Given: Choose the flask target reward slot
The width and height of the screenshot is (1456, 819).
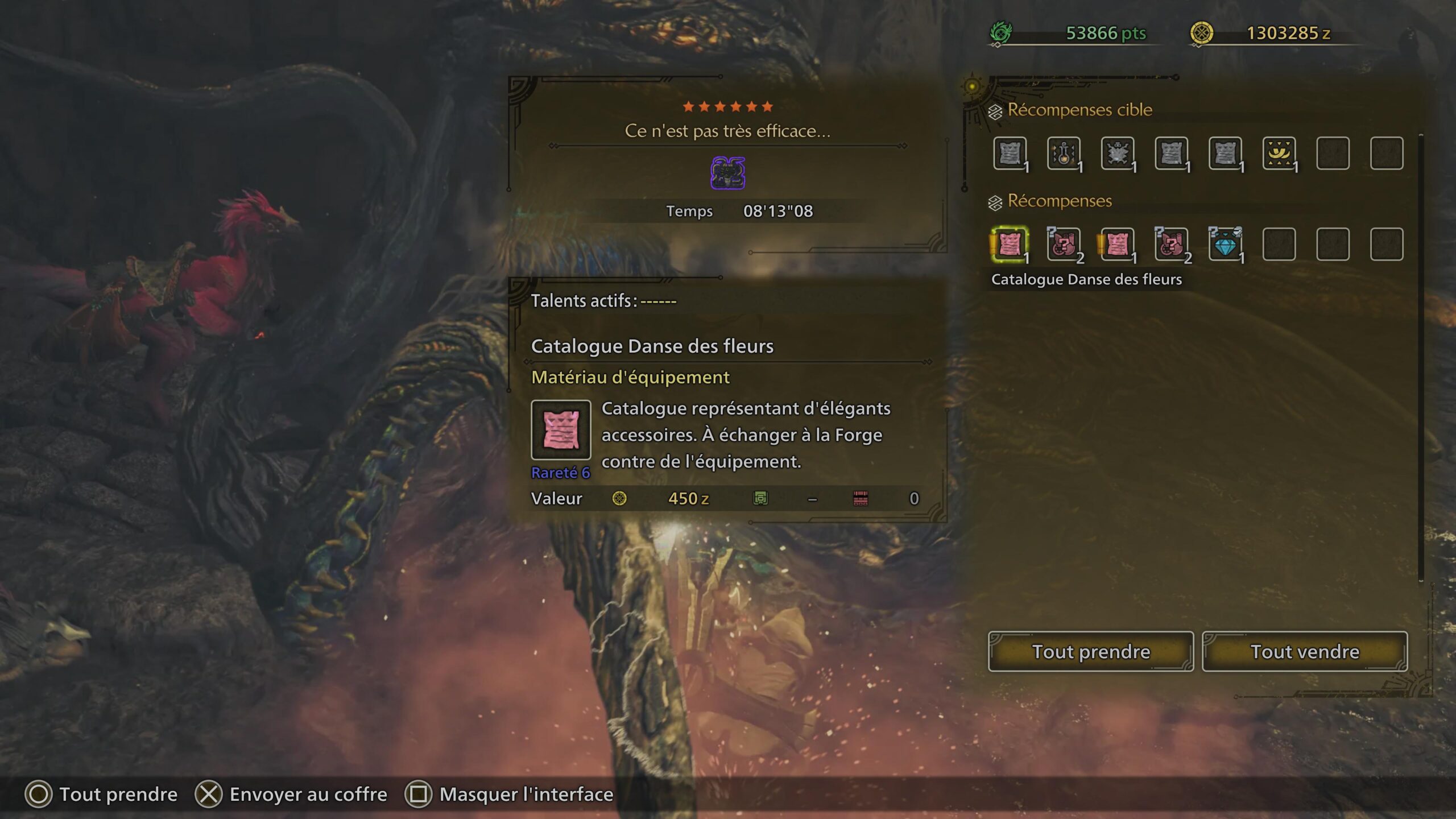Looking at the screenshot, I should pyautogui.click(x=1063, y=154).
